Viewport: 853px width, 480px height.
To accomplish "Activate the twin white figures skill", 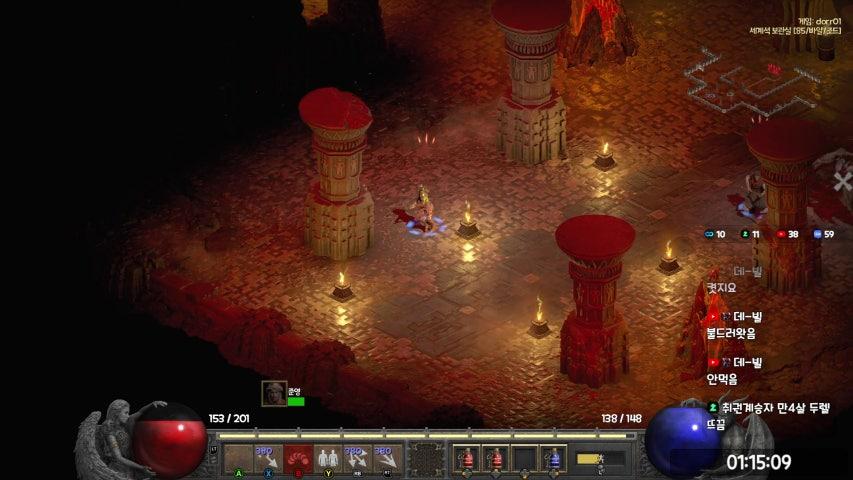I will coord(327,459).
